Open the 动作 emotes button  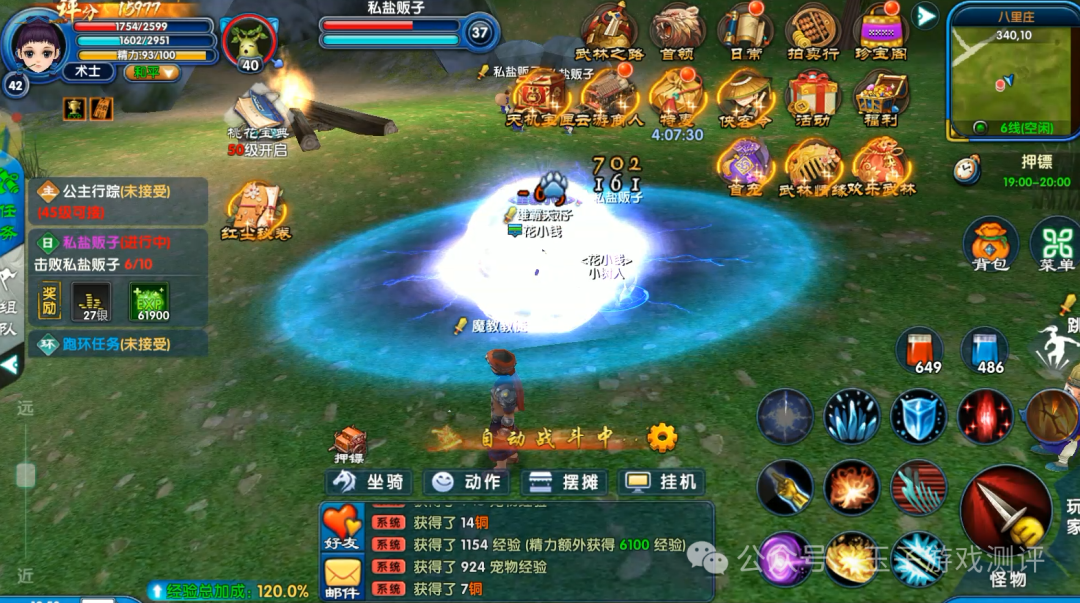(466, 482)
